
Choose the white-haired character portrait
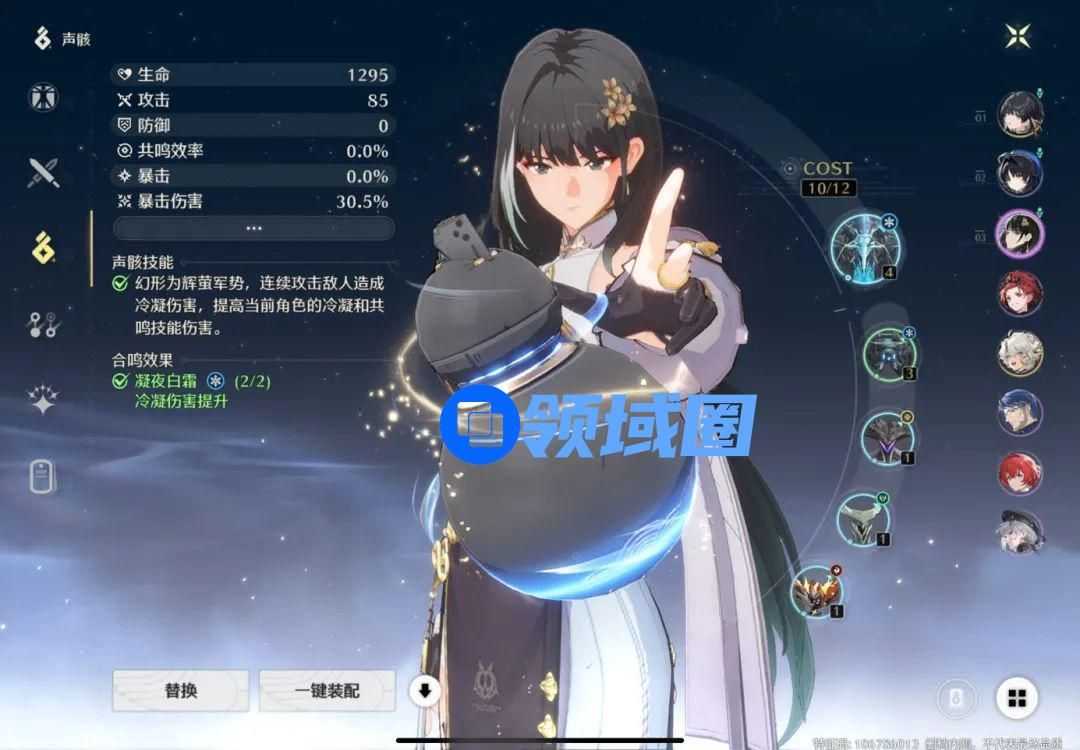click(1020, 353)
